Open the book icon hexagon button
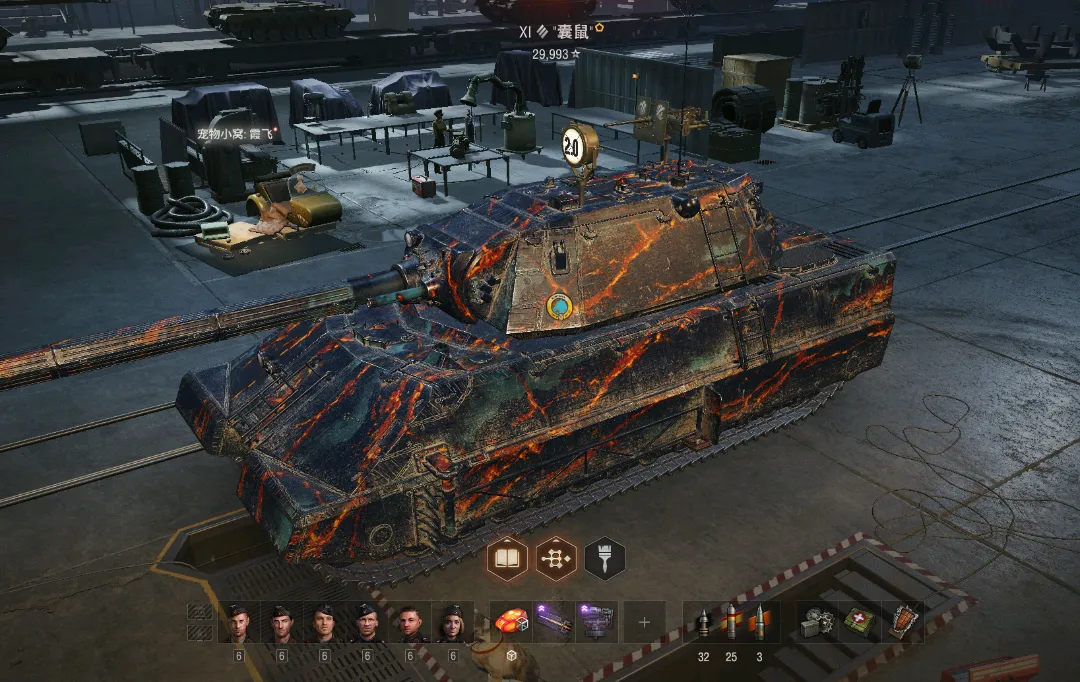Image resolution: width=1080 pixels, height=682 pixels. [507, 558]
